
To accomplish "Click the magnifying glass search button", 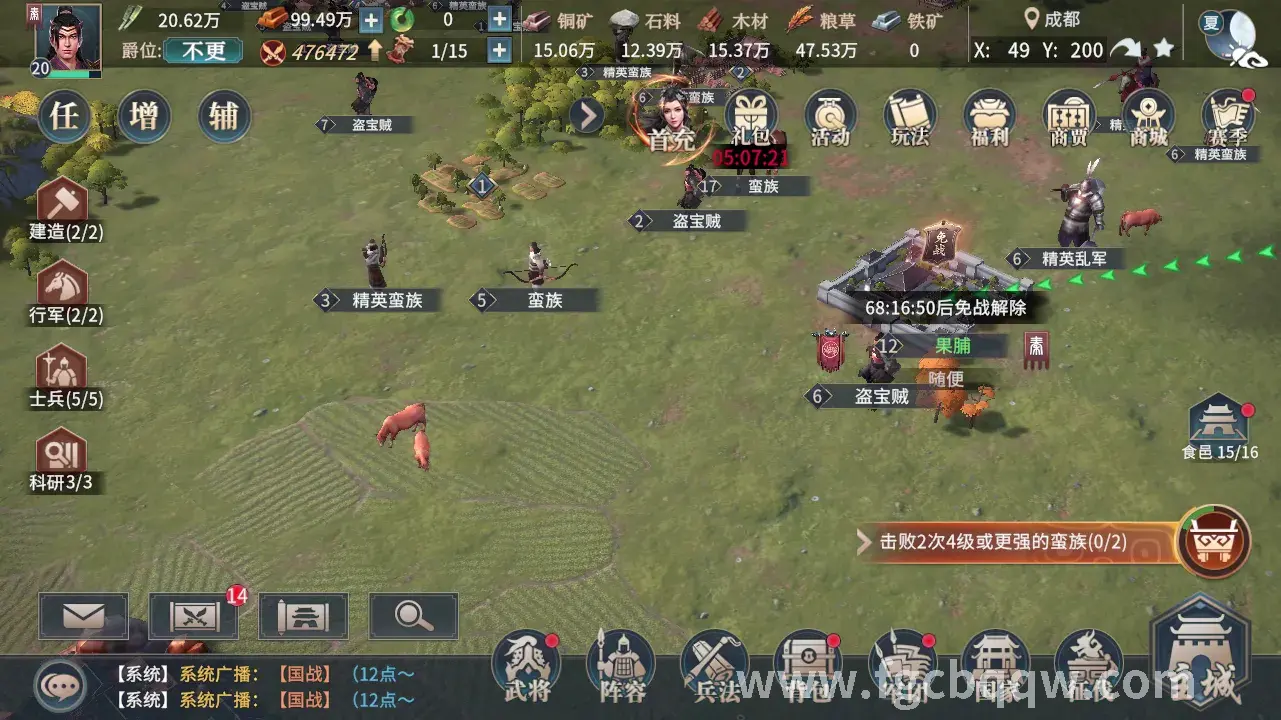I will coord(413,616).
